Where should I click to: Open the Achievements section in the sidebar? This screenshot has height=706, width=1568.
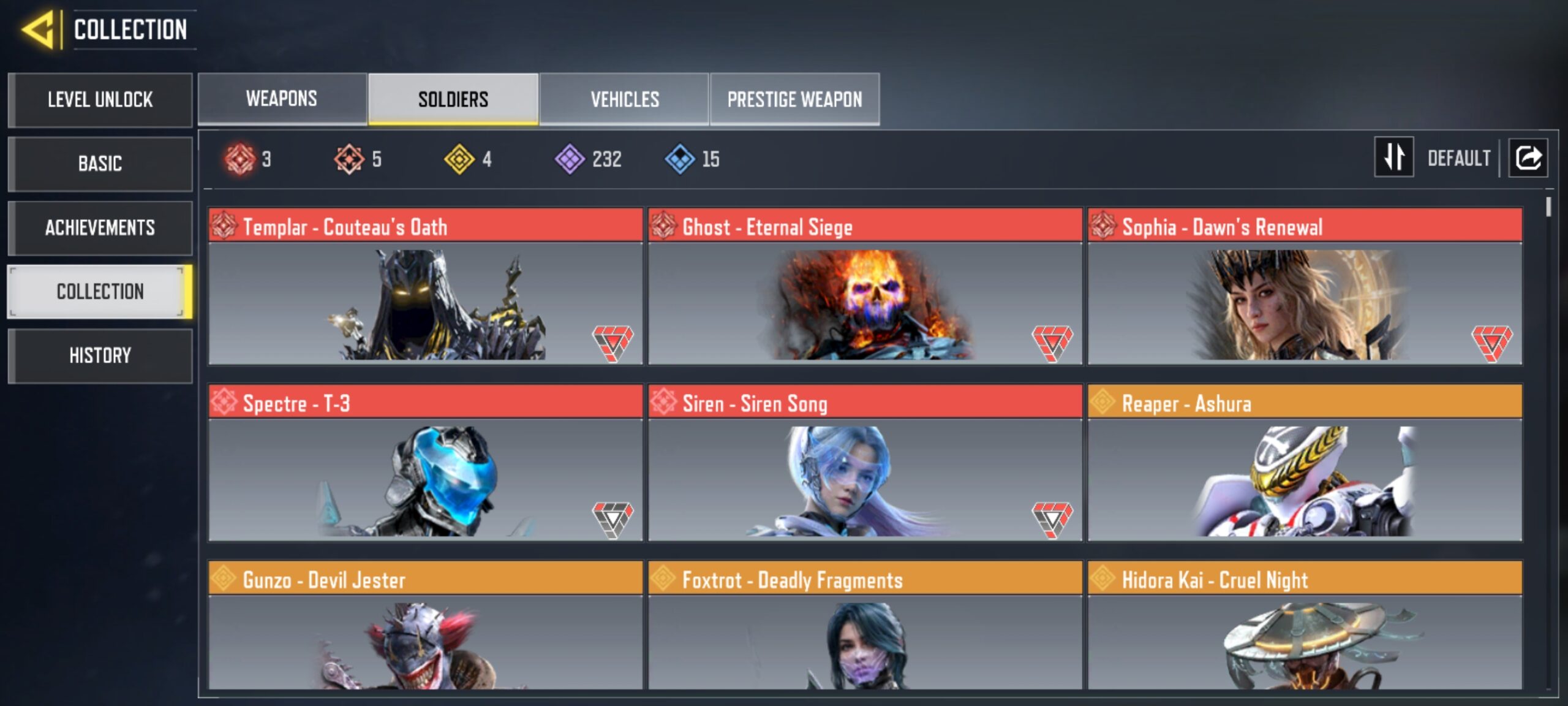click(x=100, y=228)
